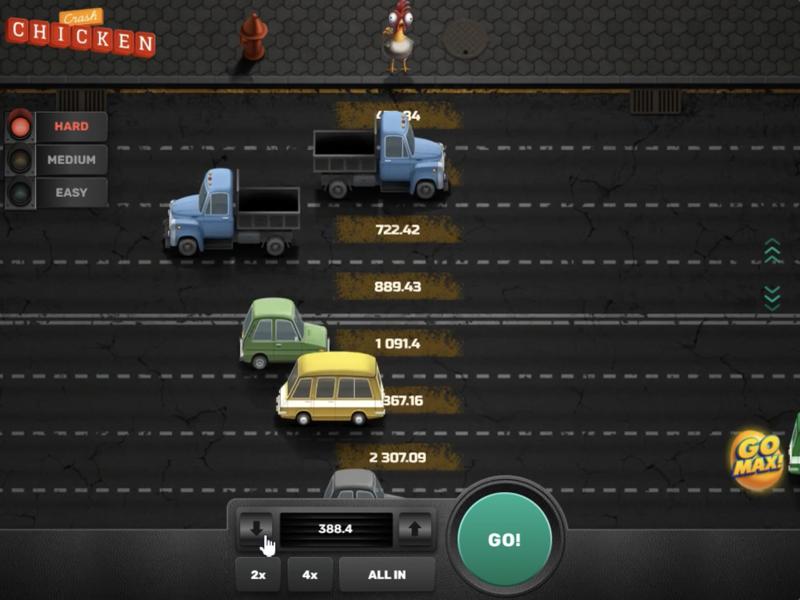This screenshot has width=800, height=600.
Task: Double the bet with 2x
Action: [x=258, y=575]
